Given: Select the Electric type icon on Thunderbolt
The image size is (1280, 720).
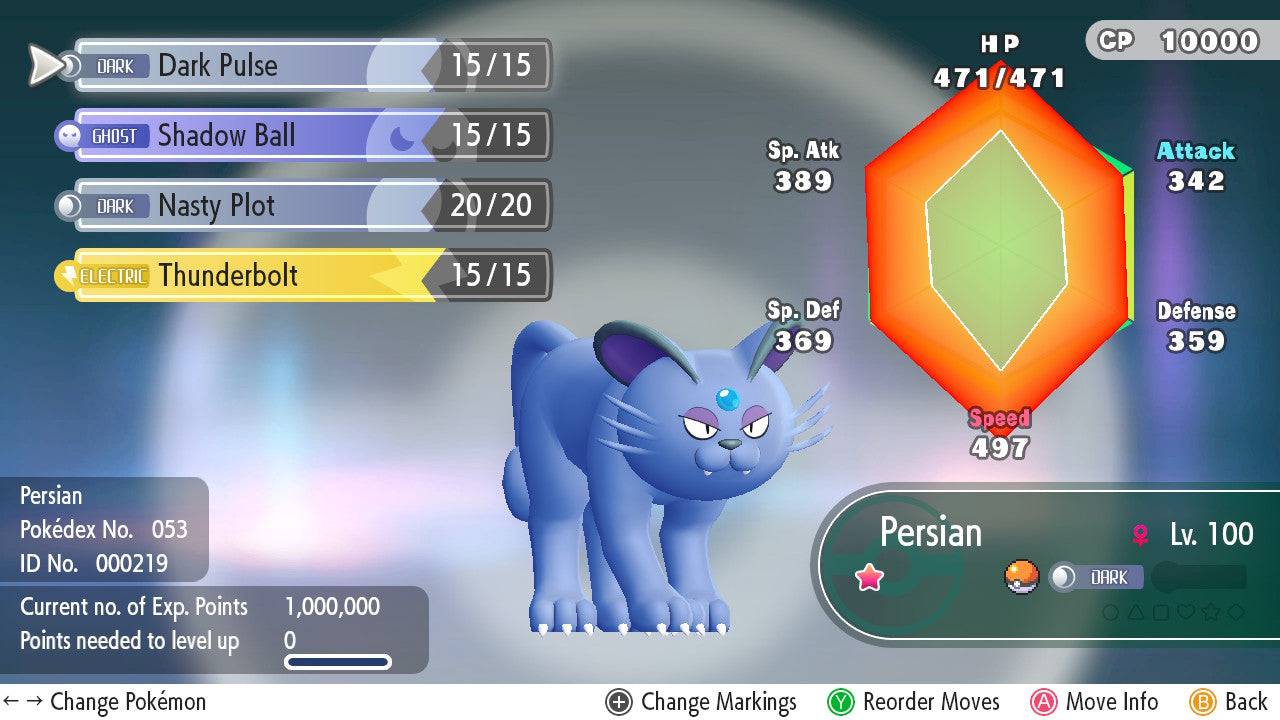Looking at the screenshot, I should 113,276.
